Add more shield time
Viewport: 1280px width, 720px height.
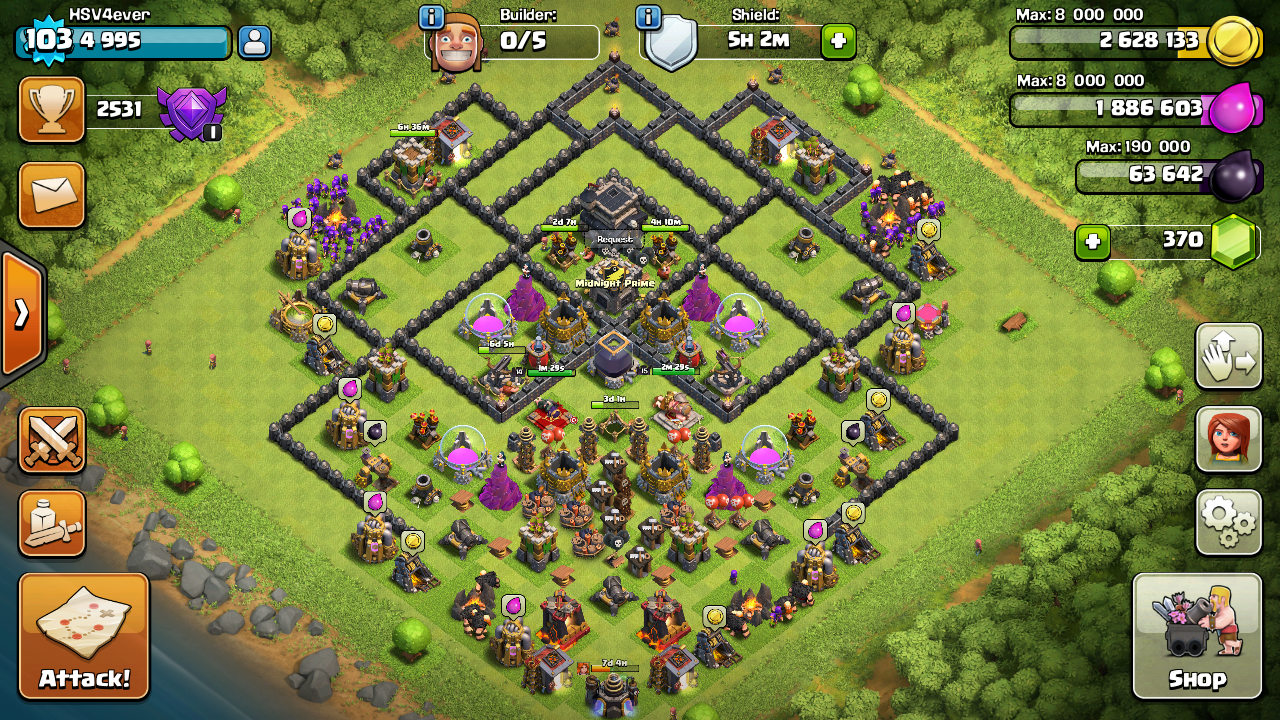pyautogui.click(x=838, y=42)
